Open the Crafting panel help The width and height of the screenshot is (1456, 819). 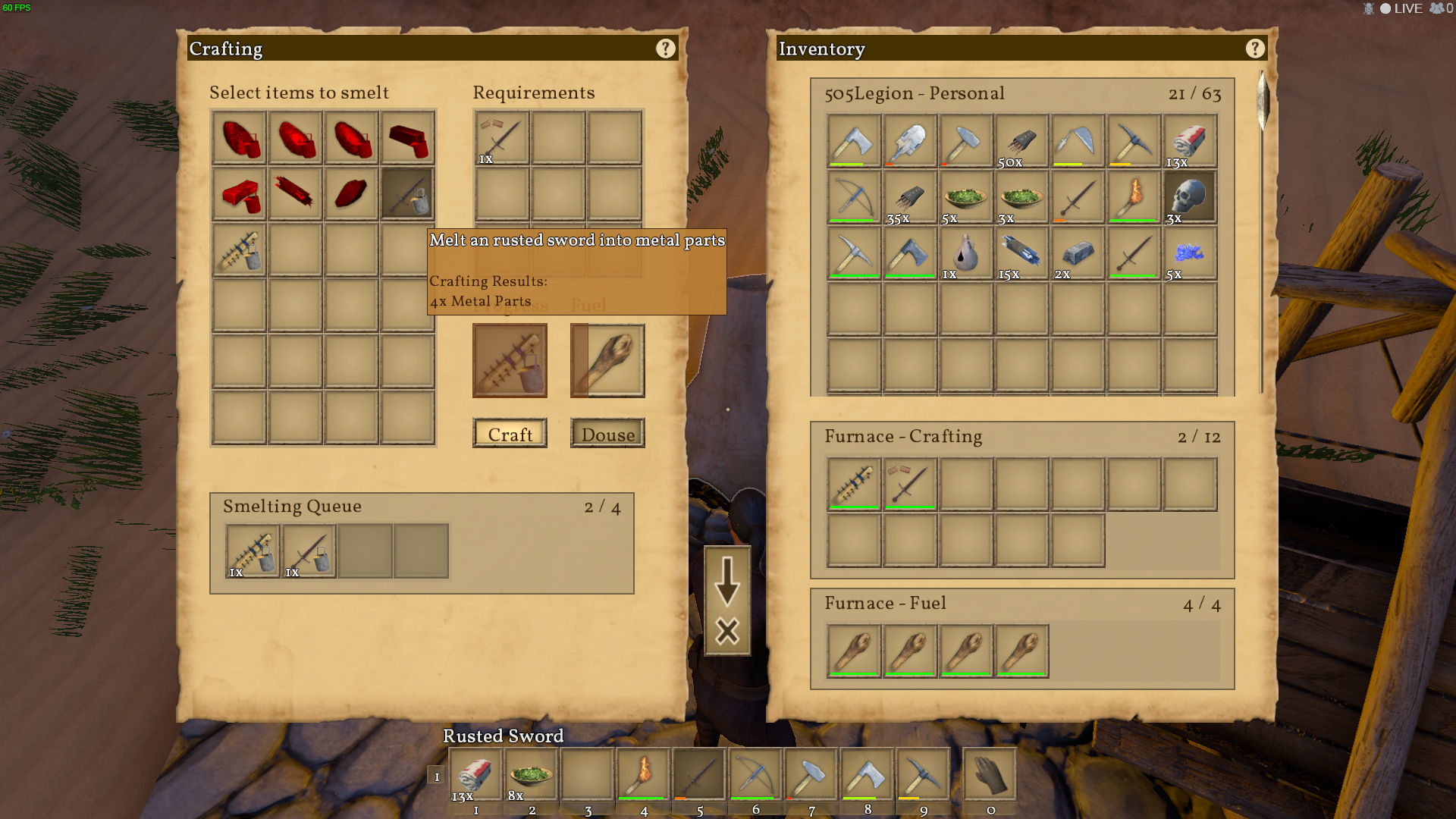pos(665,49)
